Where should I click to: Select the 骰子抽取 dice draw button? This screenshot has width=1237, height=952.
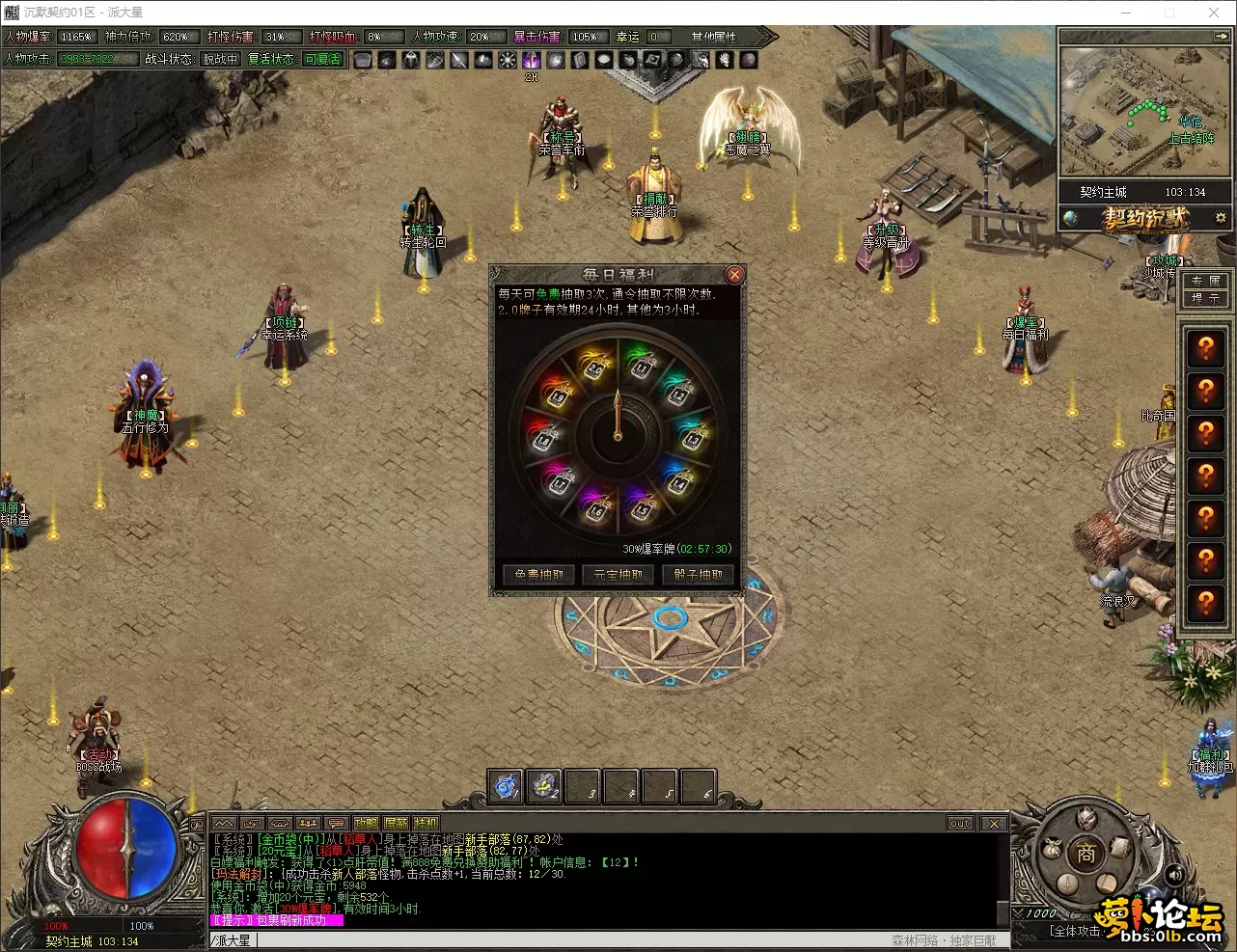click(x=699, y=575)
